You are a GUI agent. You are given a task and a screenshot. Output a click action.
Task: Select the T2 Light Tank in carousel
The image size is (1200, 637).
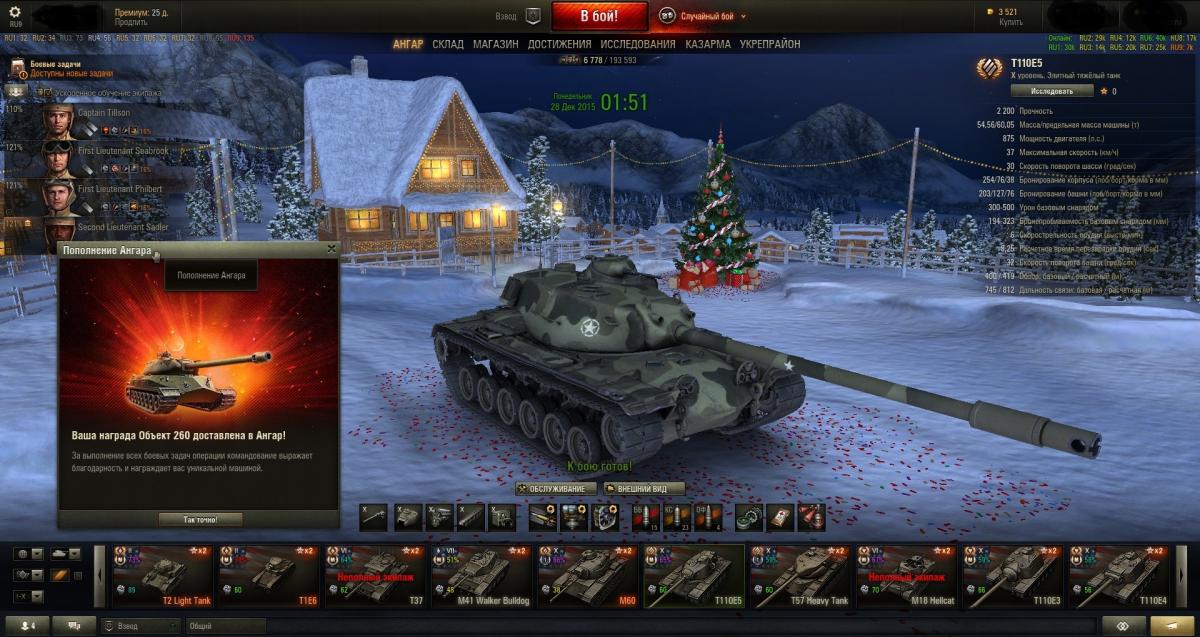click(x=163, y=576)
